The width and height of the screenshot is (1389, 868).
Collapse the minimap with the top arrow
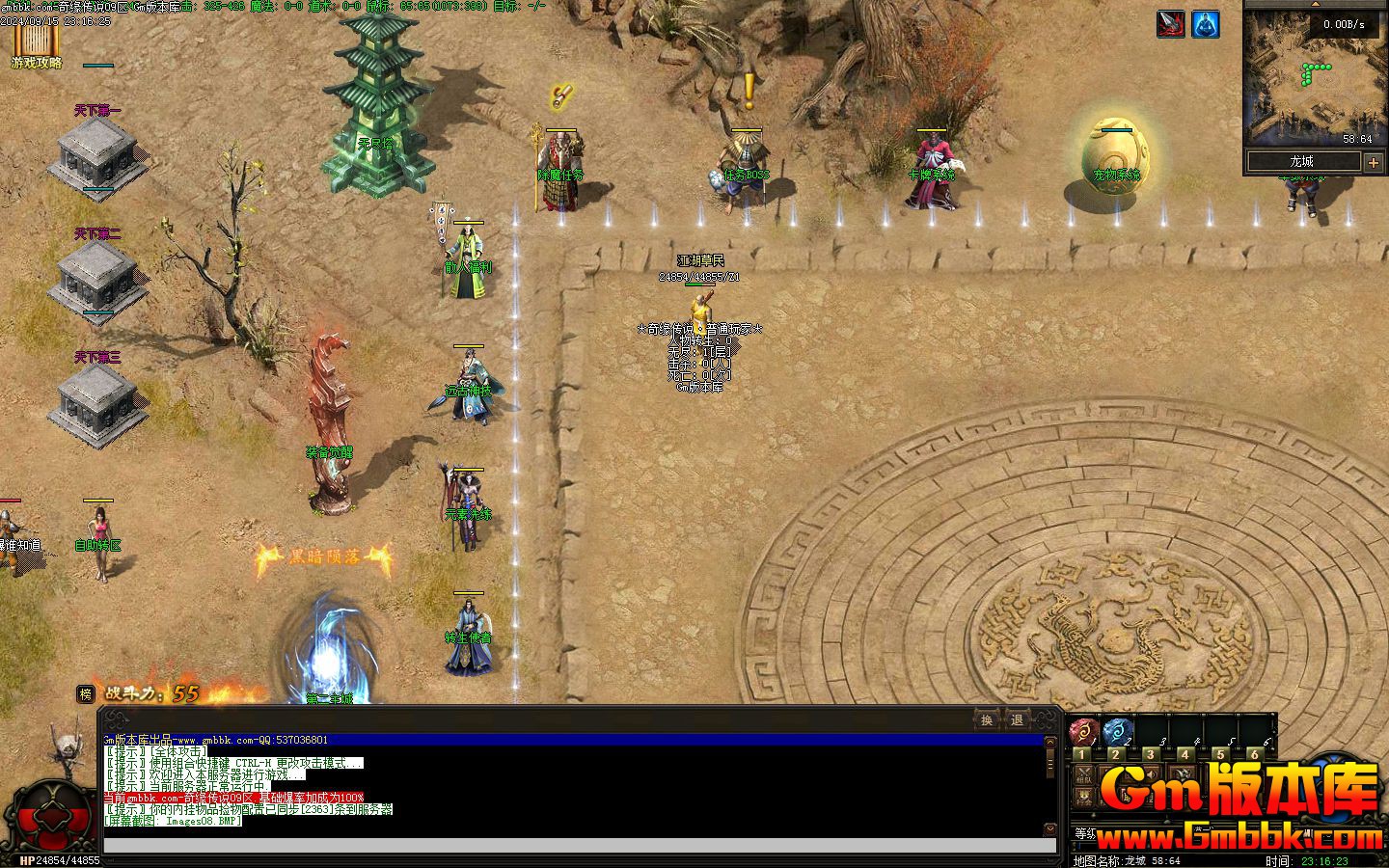pos(1314,4)
